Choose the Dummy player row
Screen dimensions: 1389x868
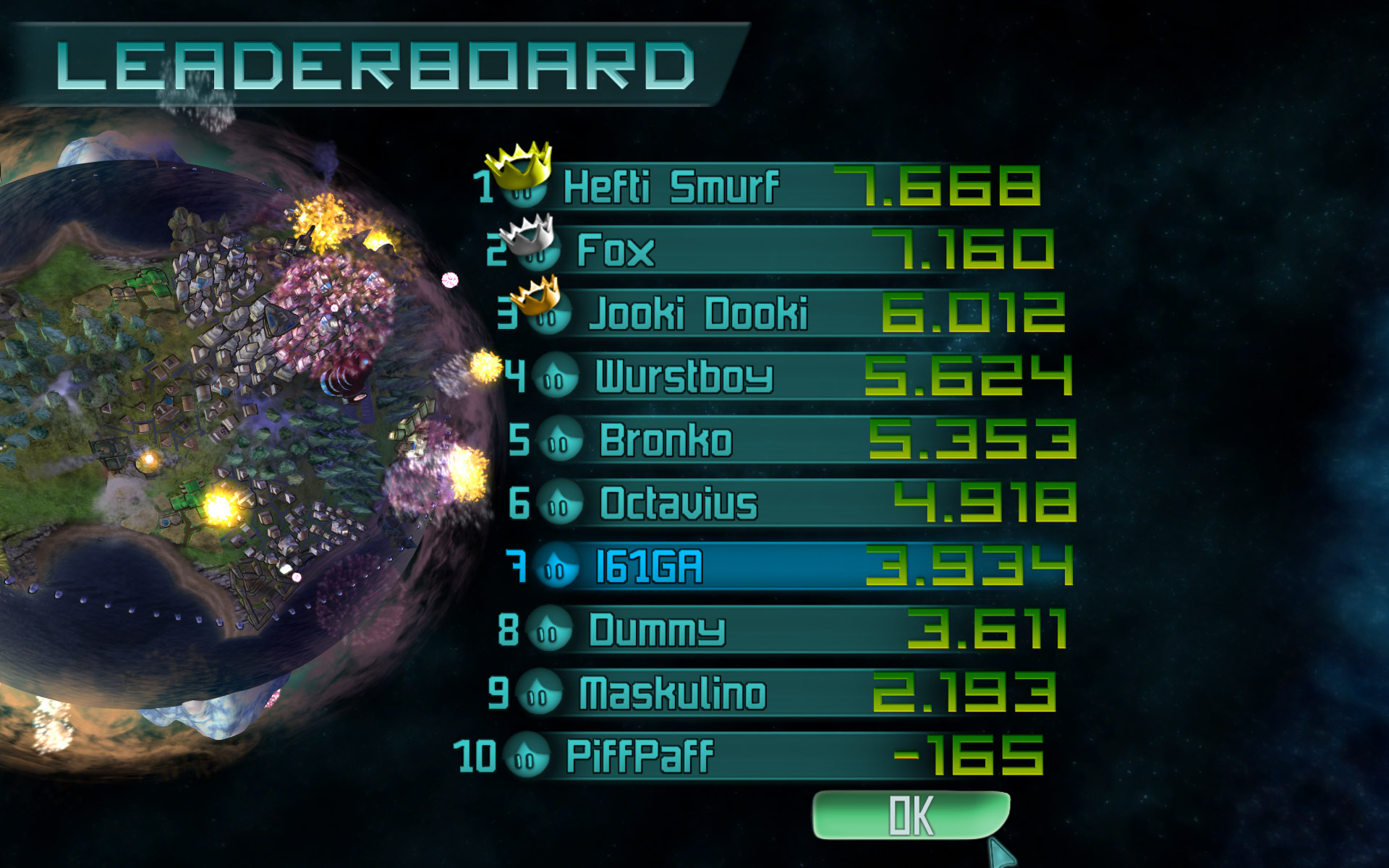(789, 629)
